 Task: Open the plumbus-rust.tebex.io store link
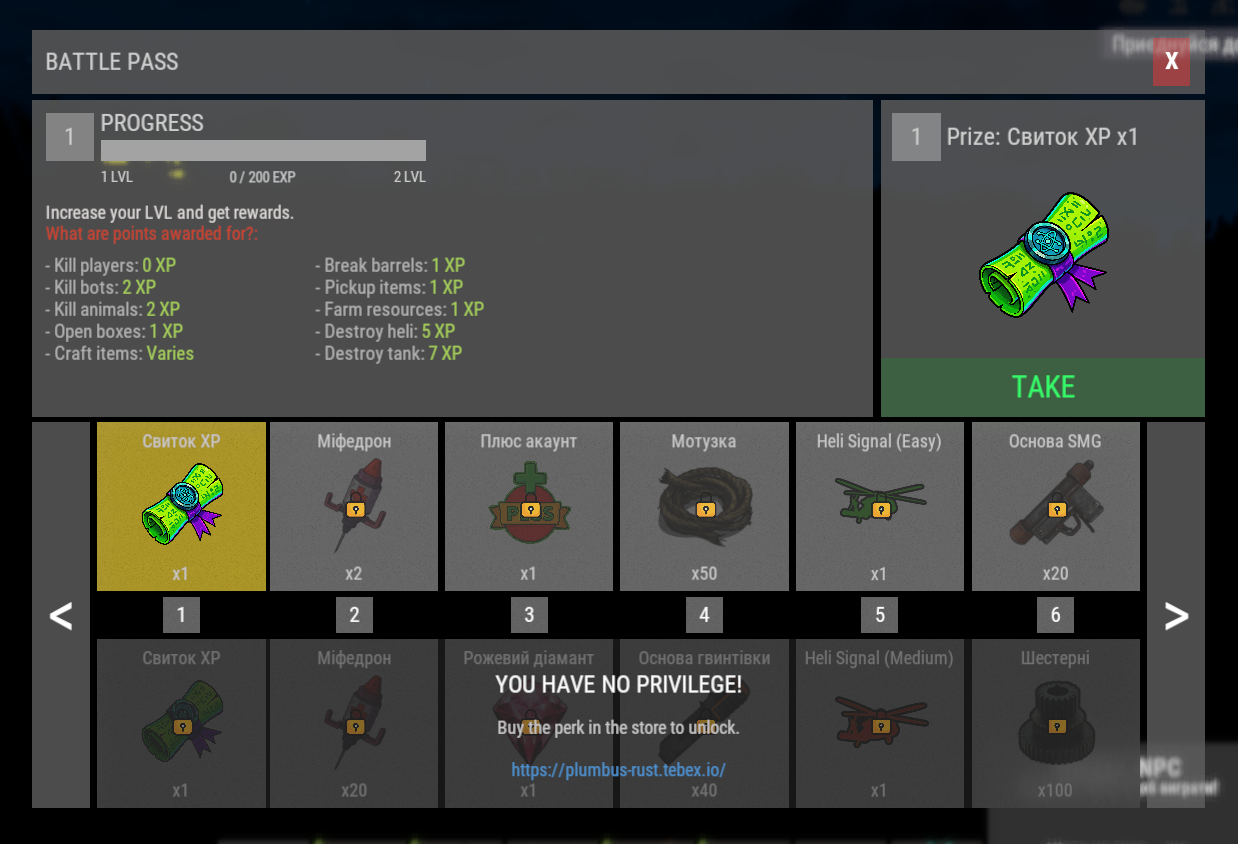point(618,770)
